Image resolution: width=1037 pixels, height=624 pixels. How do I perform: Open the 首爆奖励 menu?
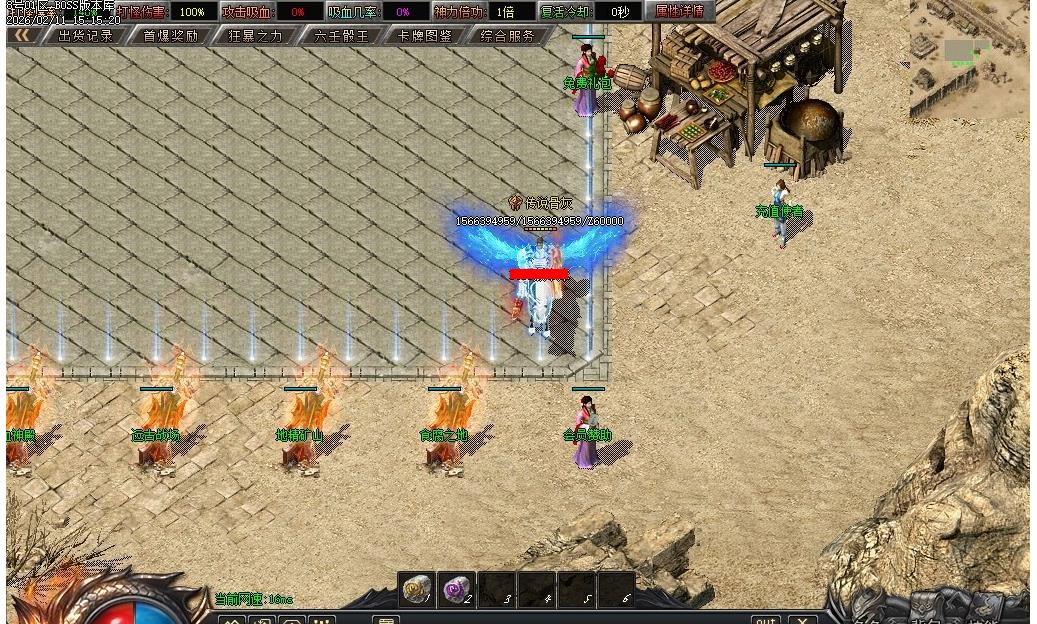170,36
